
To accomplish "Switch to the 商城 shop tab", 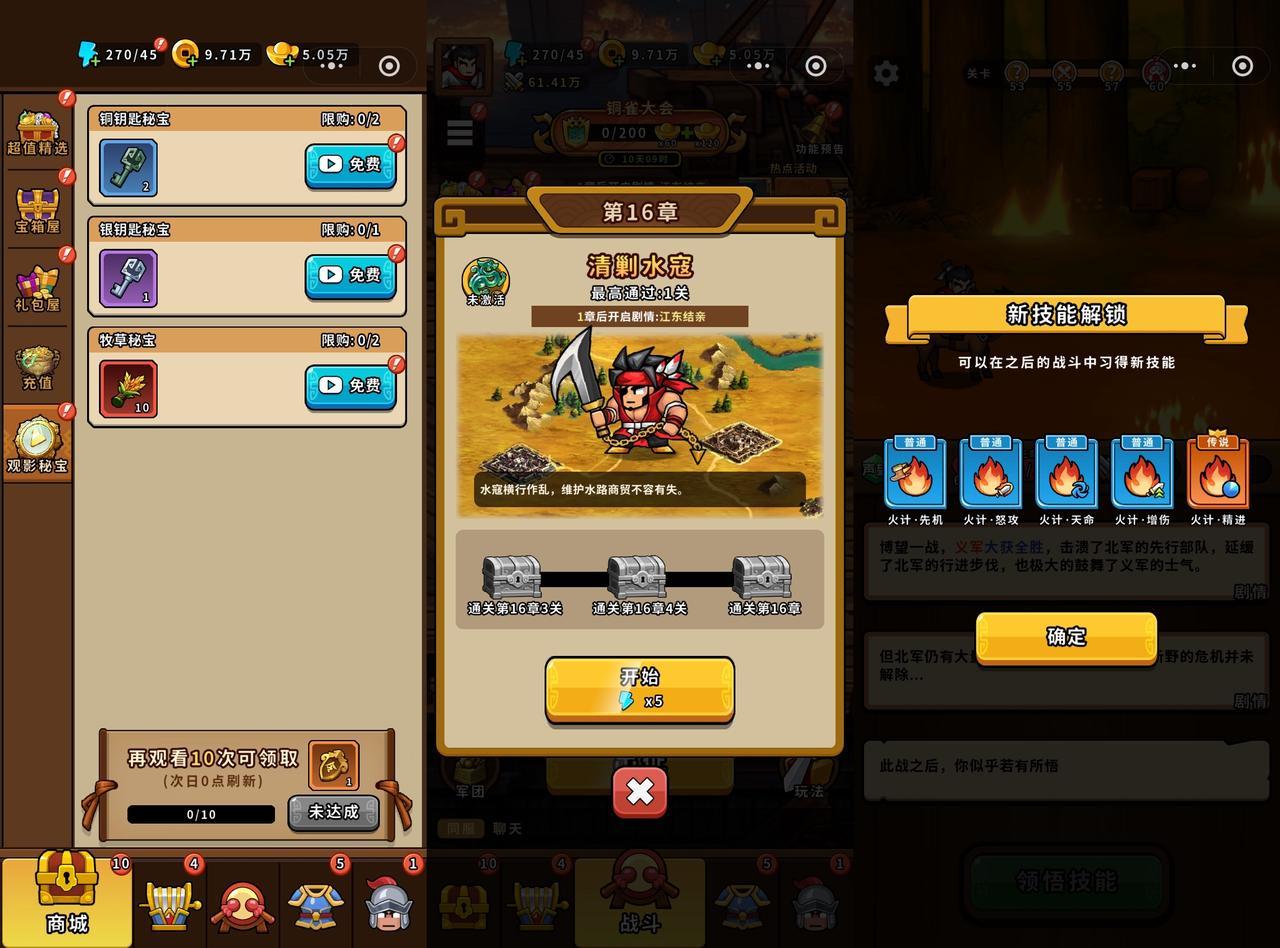I will coord(63,900).
